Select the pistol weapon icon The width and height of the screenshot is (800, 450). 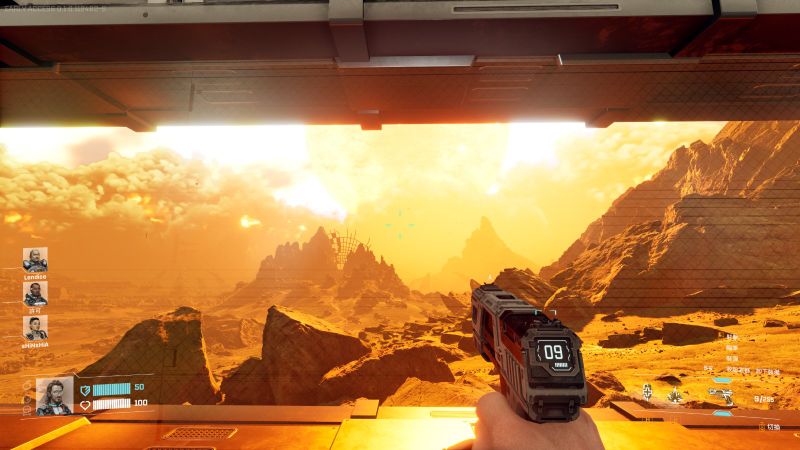point(721,394)
